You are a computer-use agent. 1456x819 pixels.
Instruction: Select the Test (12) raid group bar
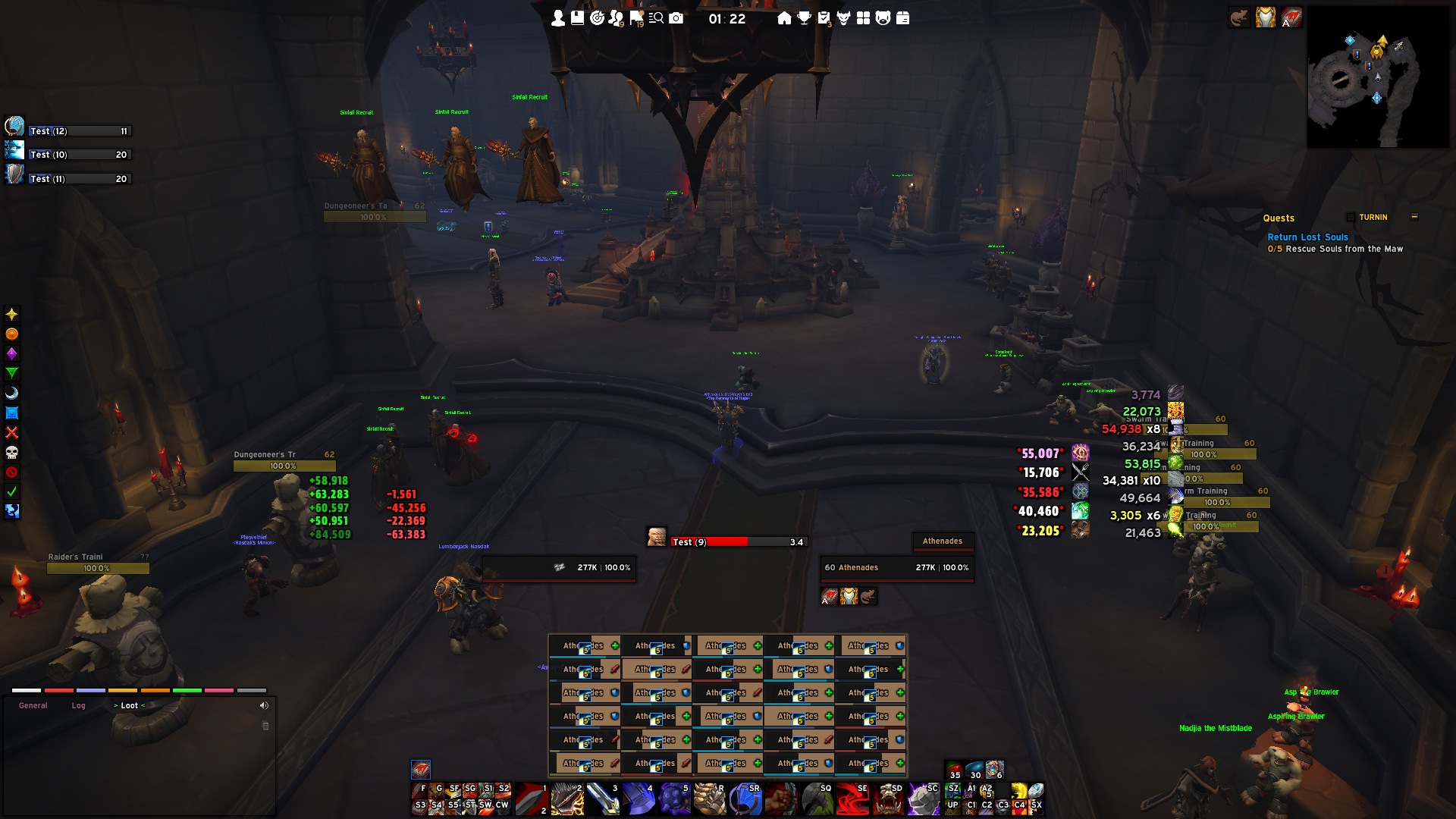pyautogui.click(x=80, y=131)
